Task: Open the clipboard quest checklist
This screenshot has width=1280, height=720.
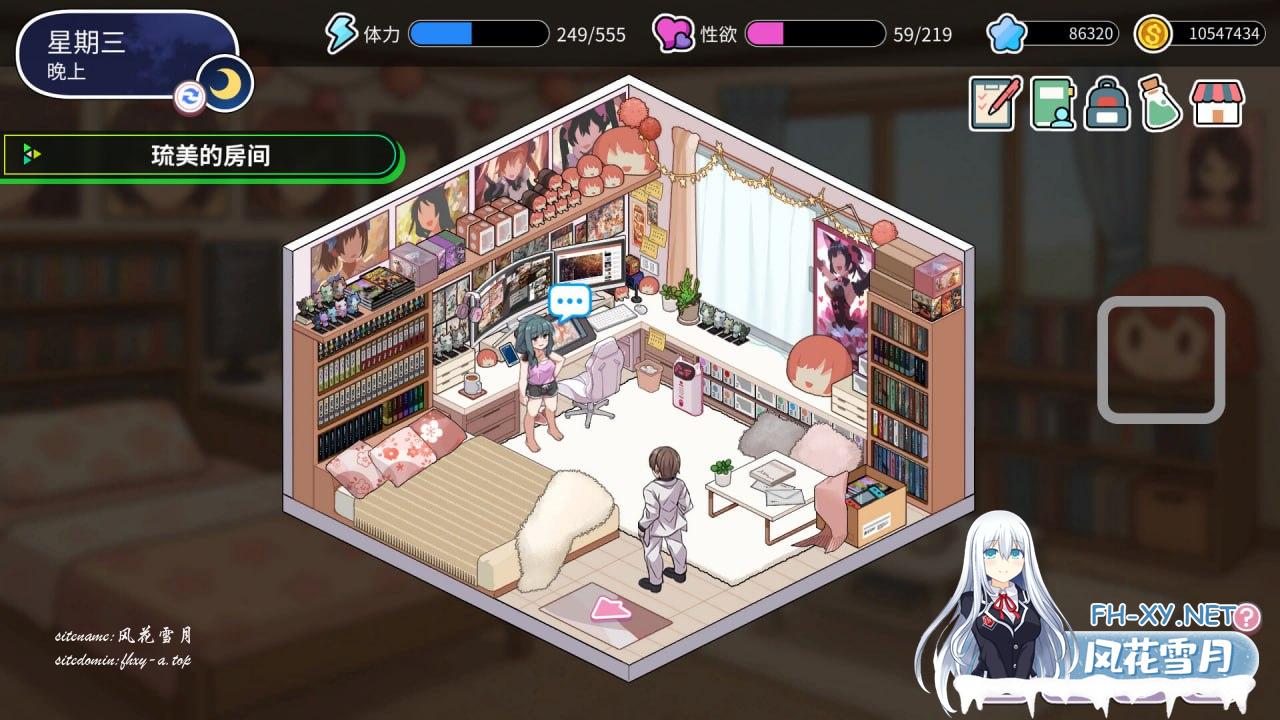Action: [995, 103]
